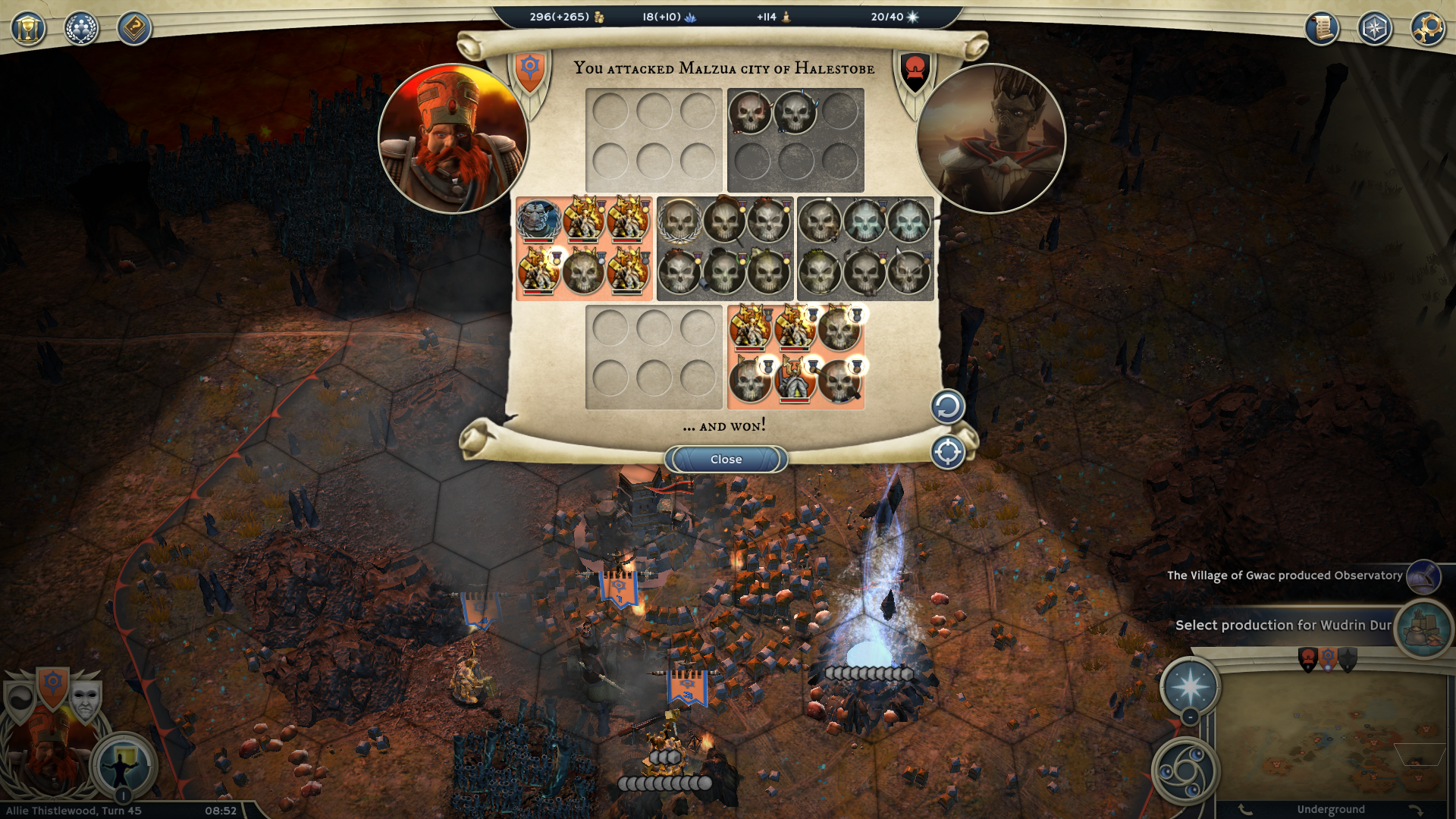View Village of Gwac Observatory notification
Image resolution: width=1456 pixels, height=819 pixels.
click(1285, 576)
